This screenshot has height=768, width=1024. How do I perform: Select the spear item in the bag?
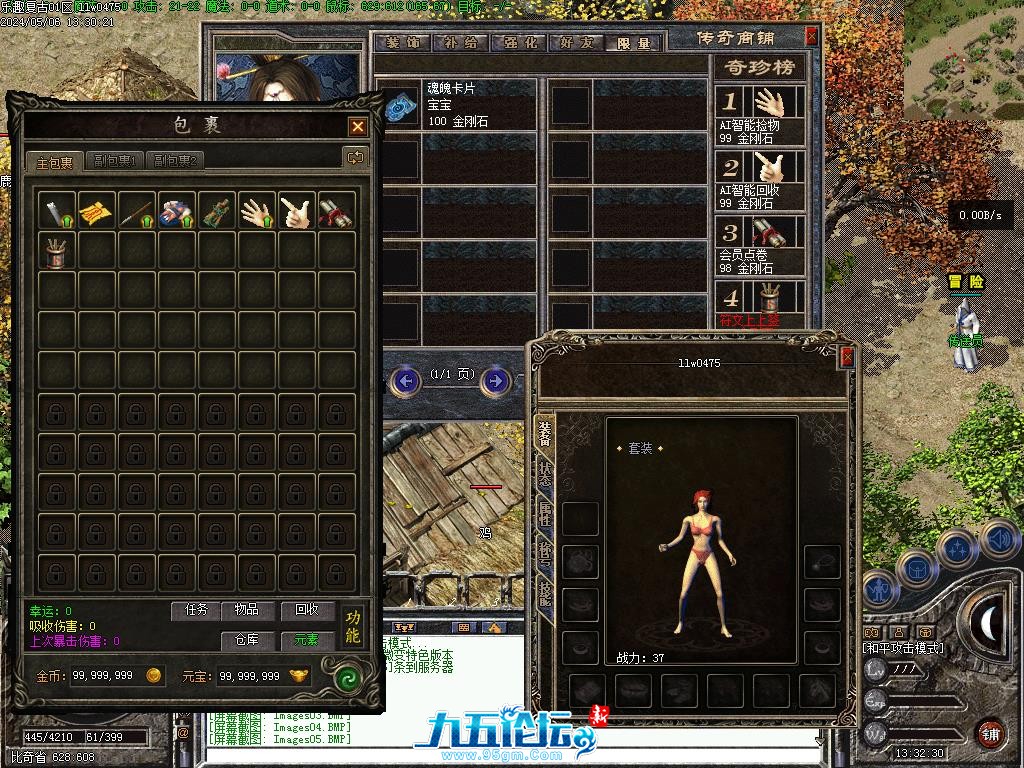(x=137, y=211)
